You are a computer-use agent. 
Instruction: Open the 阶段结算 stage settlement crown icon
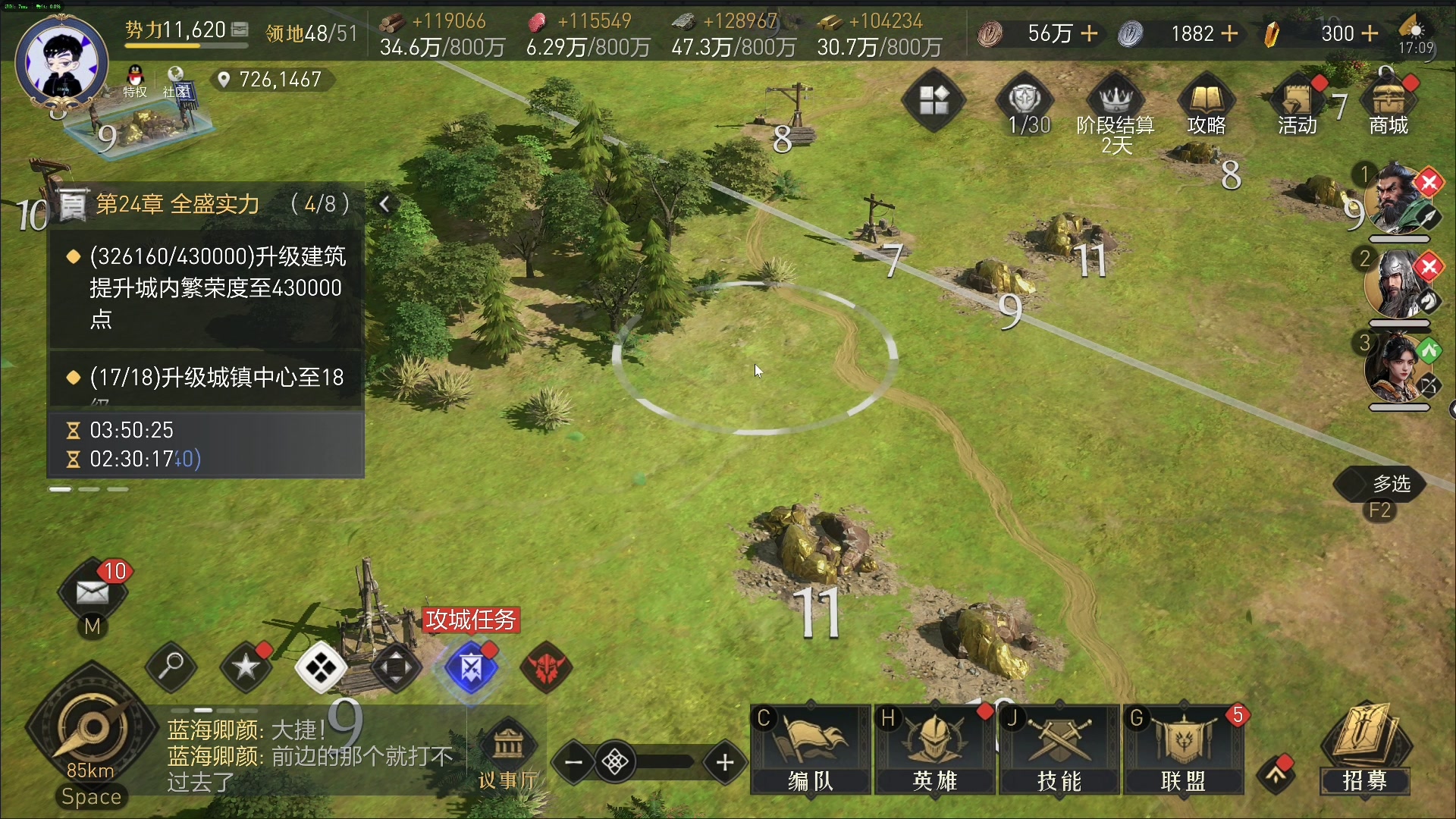[x=1116, y=106]
